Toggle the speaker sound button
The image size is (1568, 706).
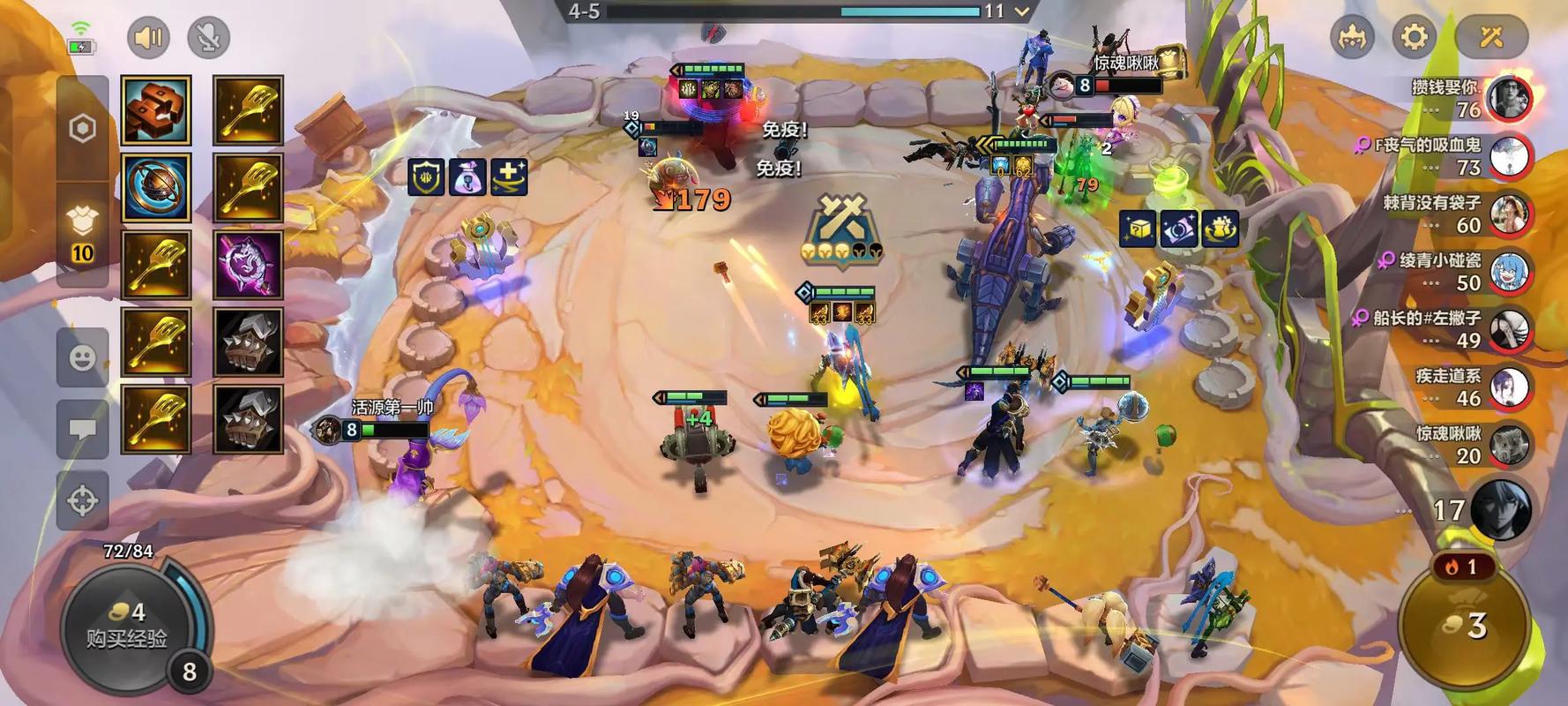148,38
